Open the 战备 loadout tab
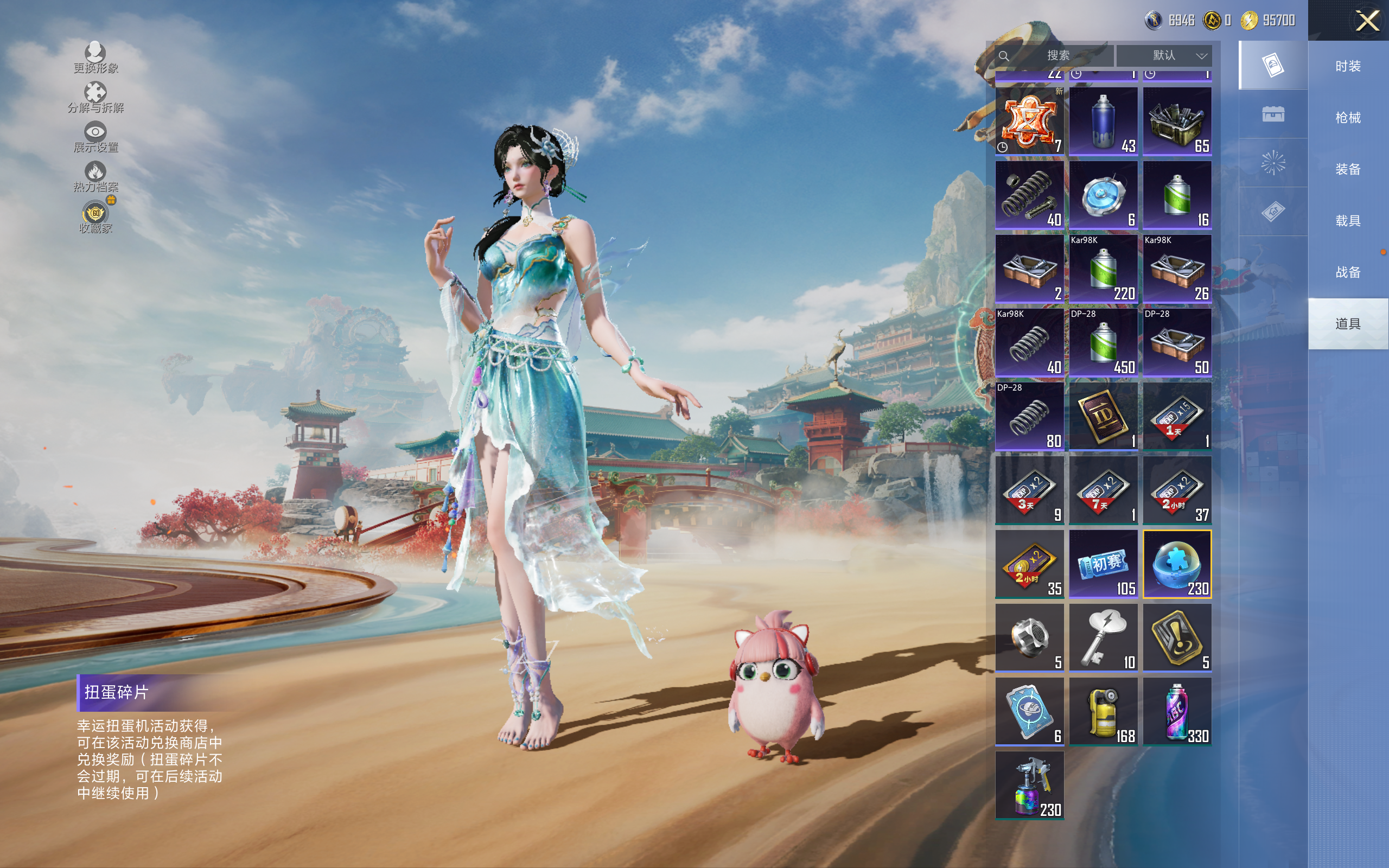Viewport: 1389px width, 868px height. click(x=1348, y=272)
